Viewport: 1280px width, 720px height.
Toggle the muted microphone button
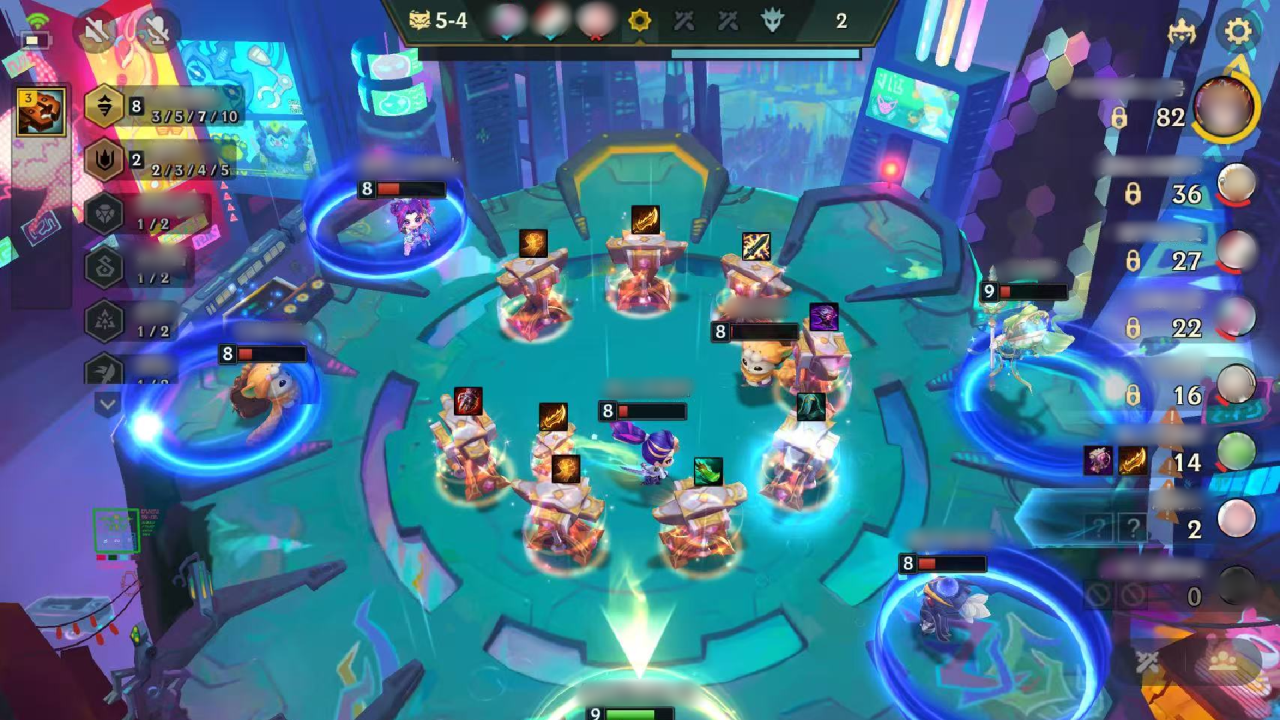(156, 33)
